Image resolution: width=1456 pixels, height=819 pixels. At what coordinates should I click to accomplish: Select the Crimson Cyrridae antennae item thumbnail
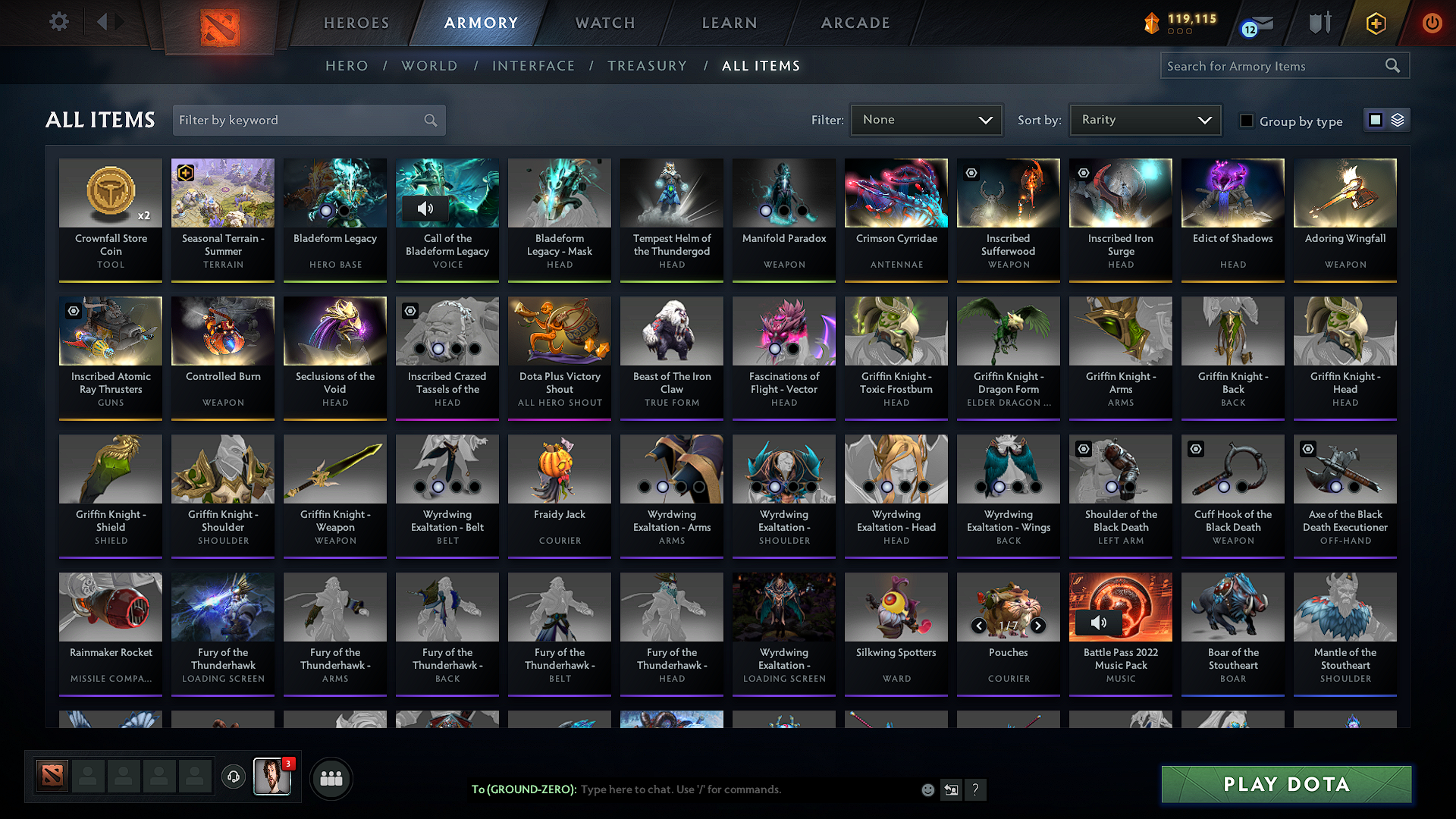pos(896,193)
